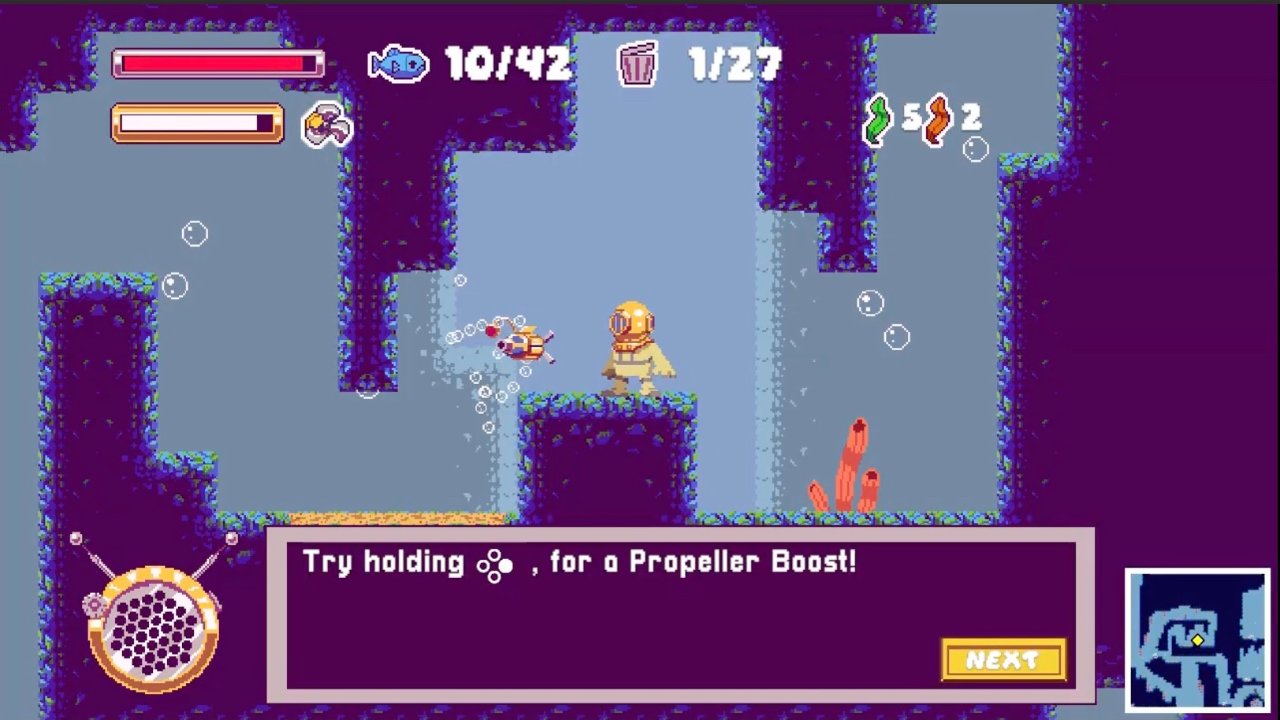
Task: Open the trash tally 1/27
Action: (733, 66)
